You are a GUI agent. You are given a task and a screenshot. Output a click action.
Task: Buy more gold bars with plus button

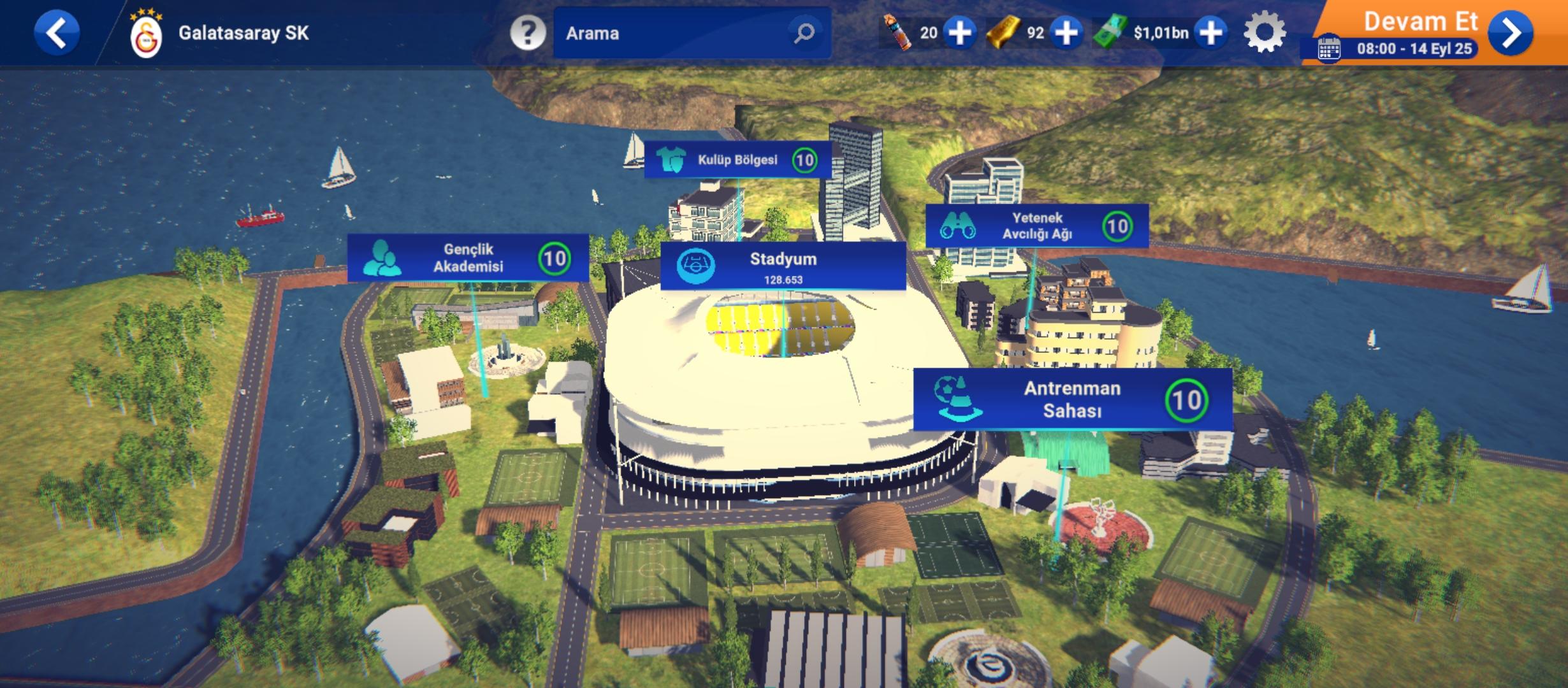1067,32
